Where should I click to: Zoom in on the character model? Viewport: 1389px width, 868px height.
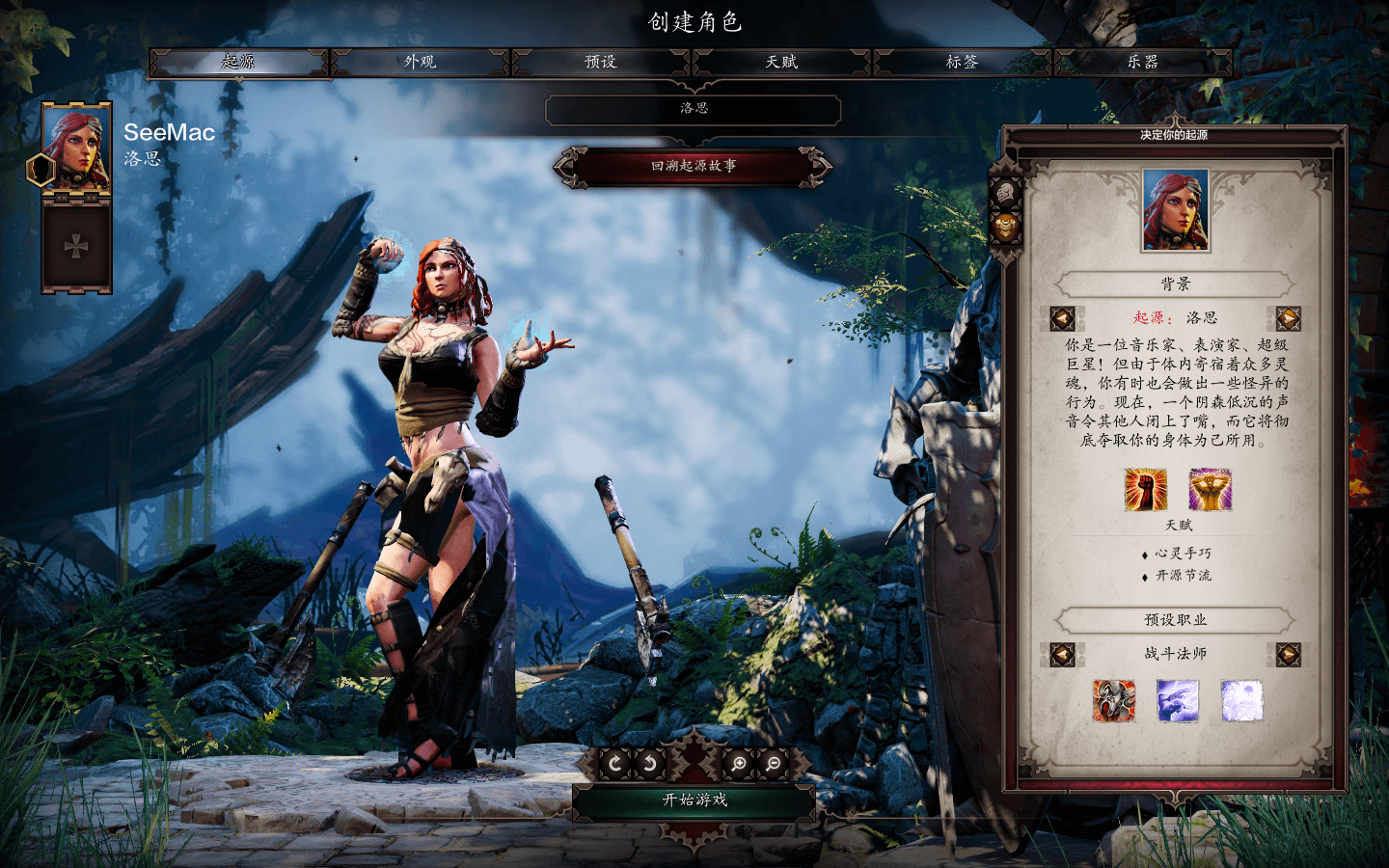click(739, 764)
